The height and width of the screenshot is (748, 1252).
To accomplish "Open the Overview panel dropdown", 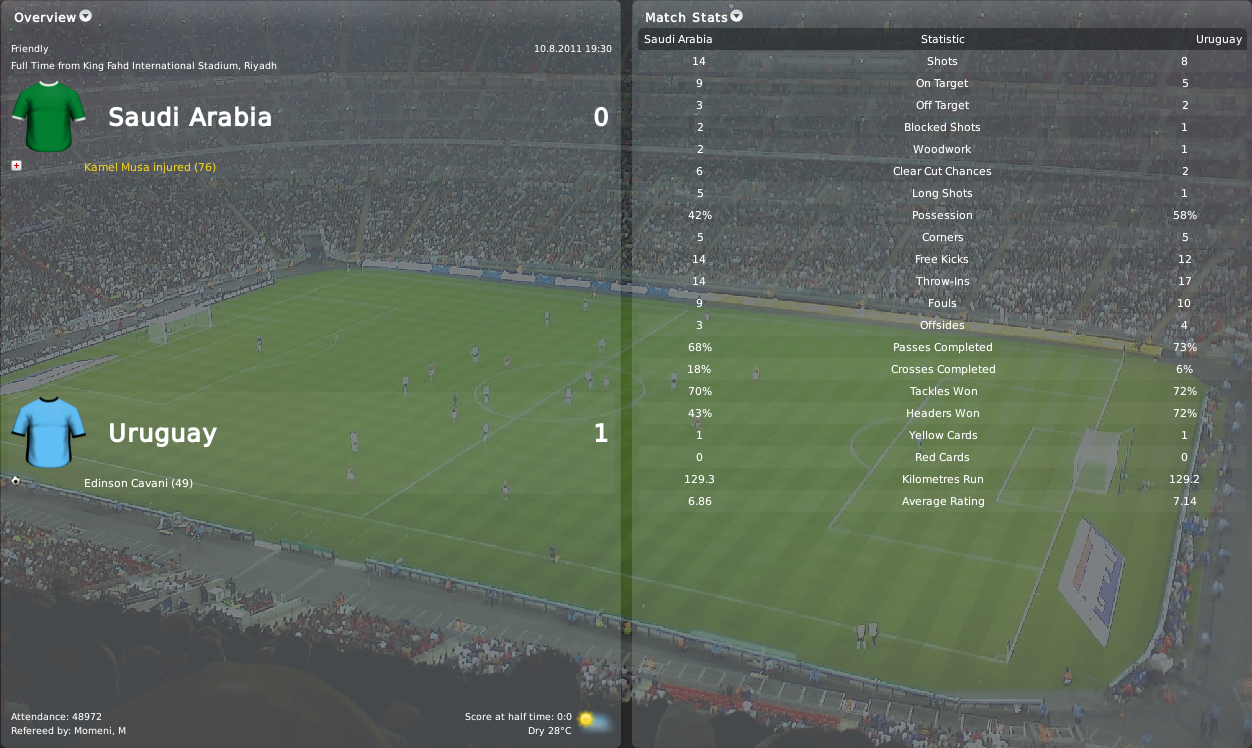I will (85, 16).
